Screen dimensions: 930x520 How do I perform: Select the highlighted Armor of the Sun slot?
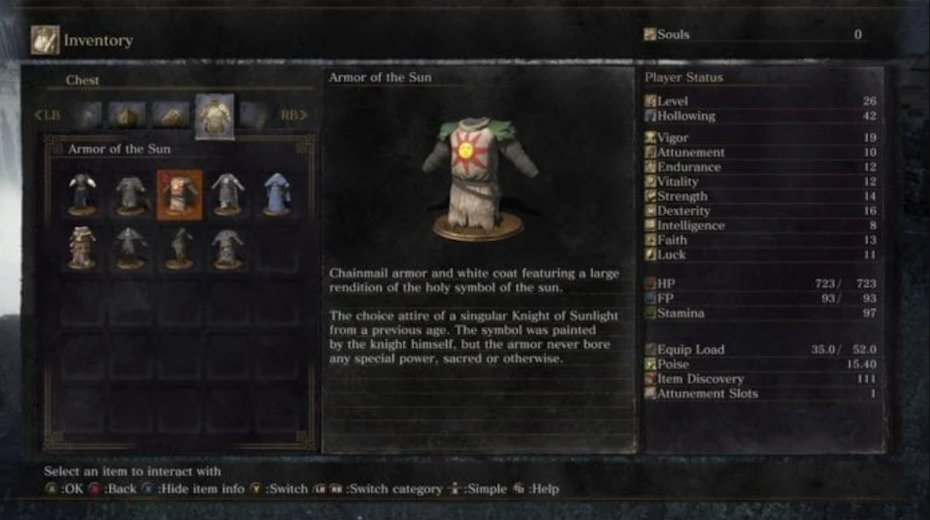tap(179, 193)
